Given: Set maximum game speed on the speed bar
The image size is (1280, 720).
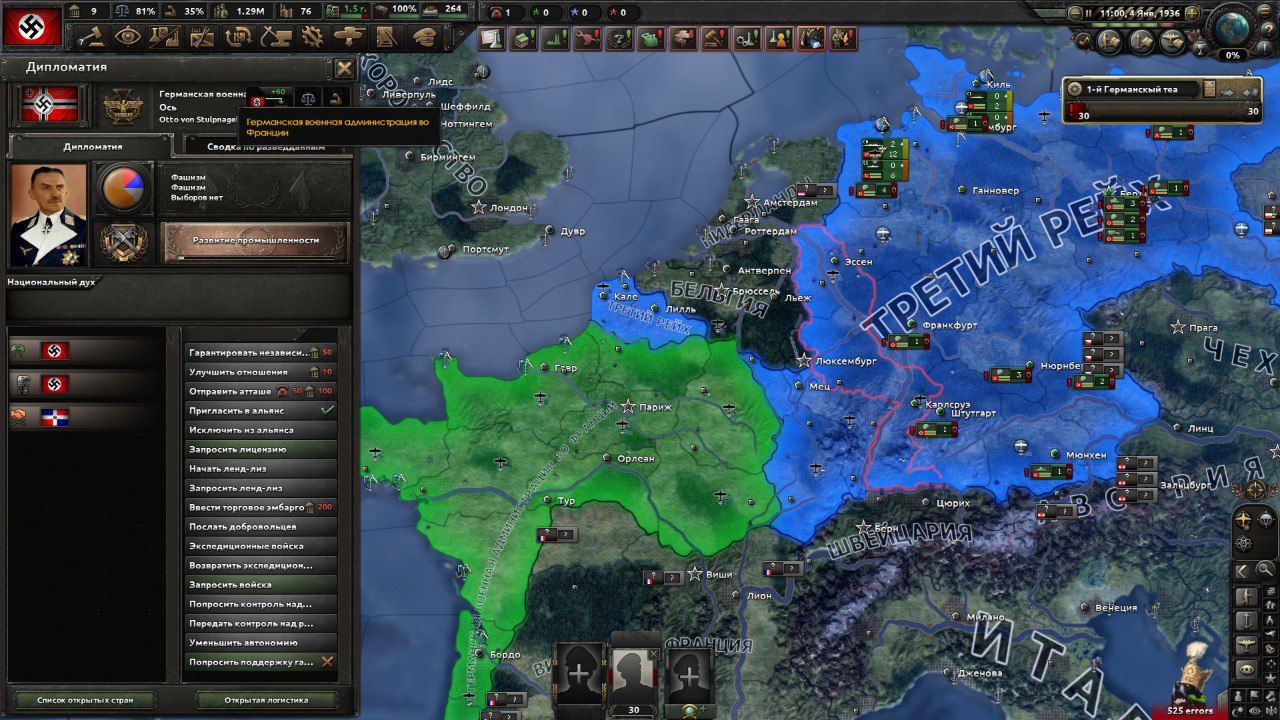Looking at the screenshot, I should tap(1166, 23).
